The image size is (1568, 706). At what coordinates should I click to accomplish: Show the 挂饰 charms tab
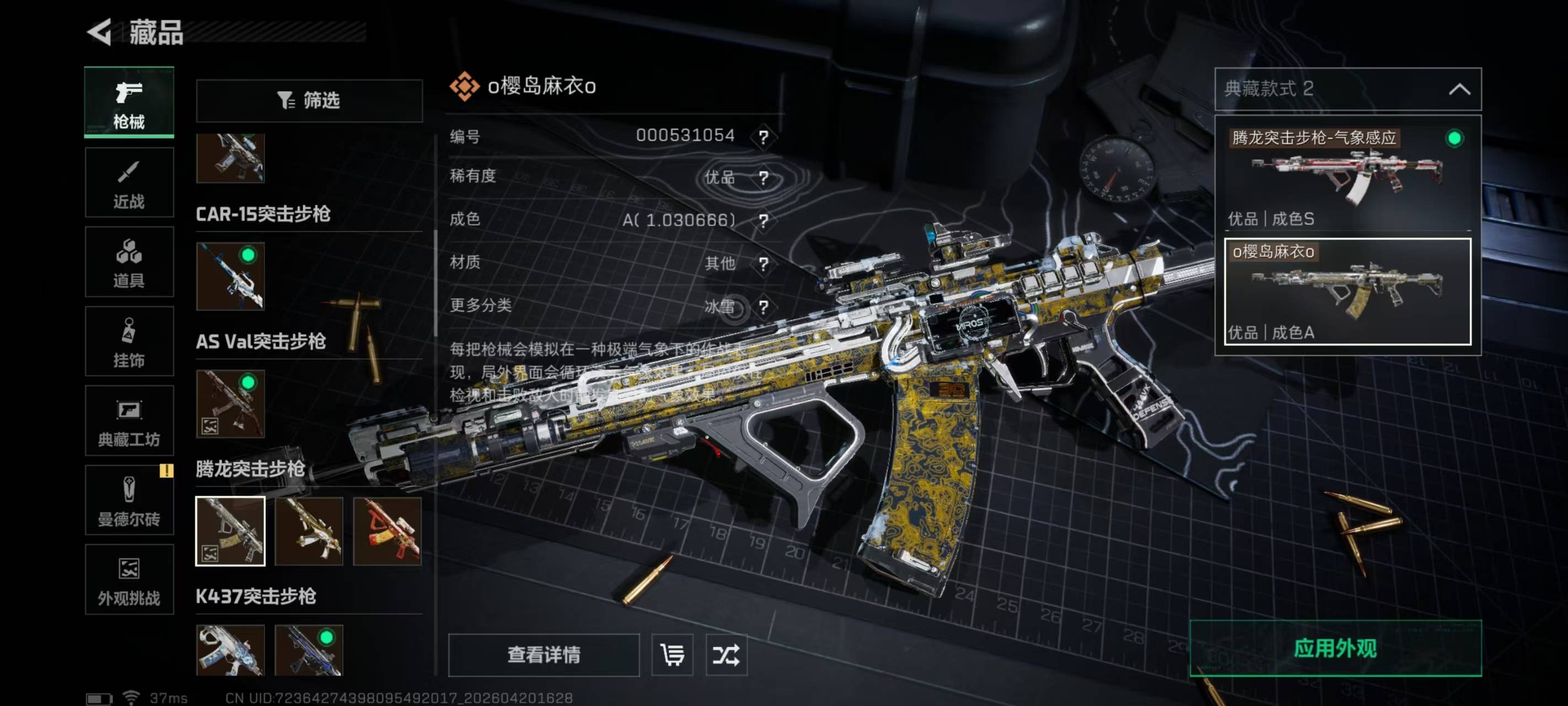129,342
